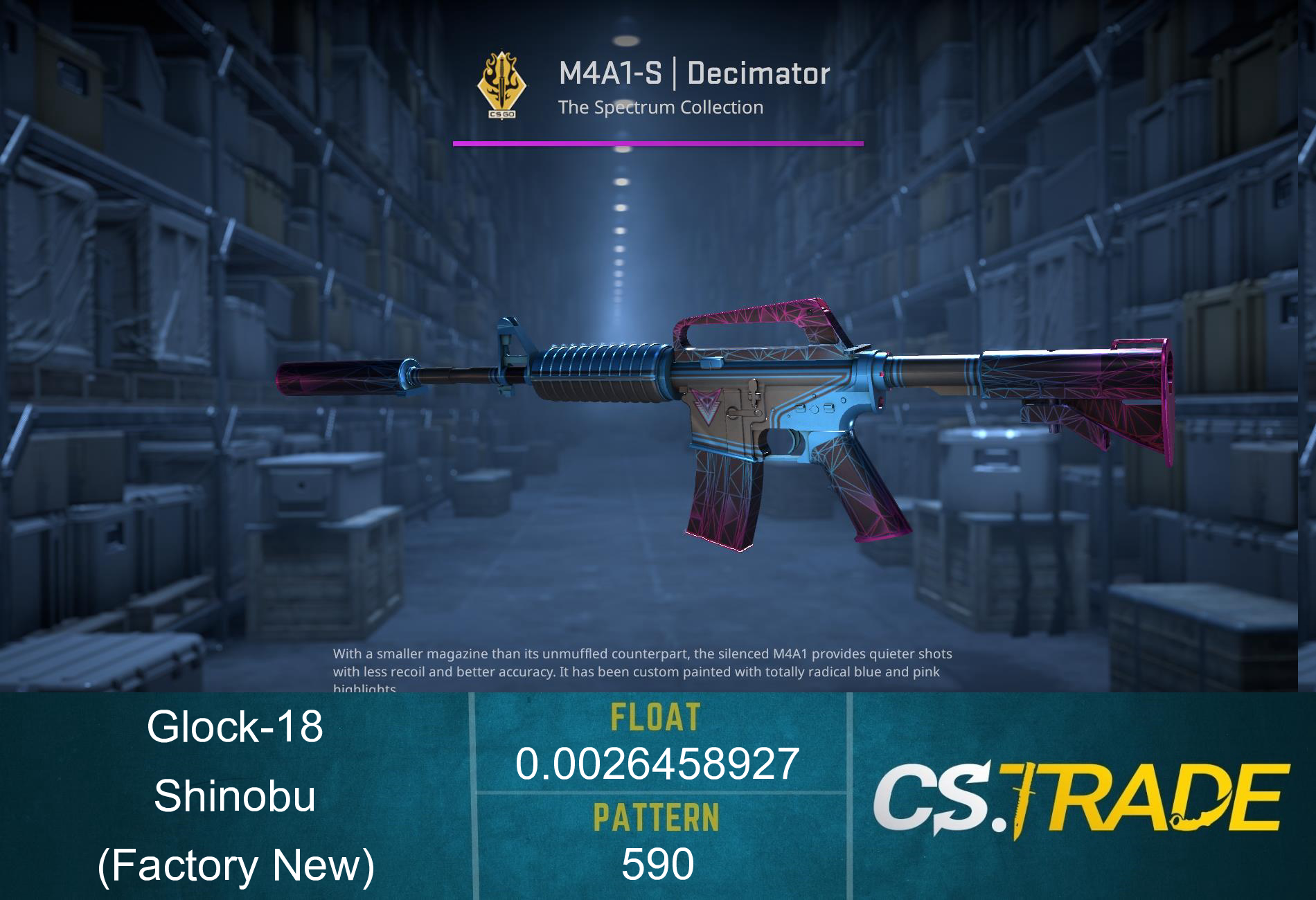Expand The Spectrum Collection entry
Screen dimensions: 1316x900
(x=661, y=107)
